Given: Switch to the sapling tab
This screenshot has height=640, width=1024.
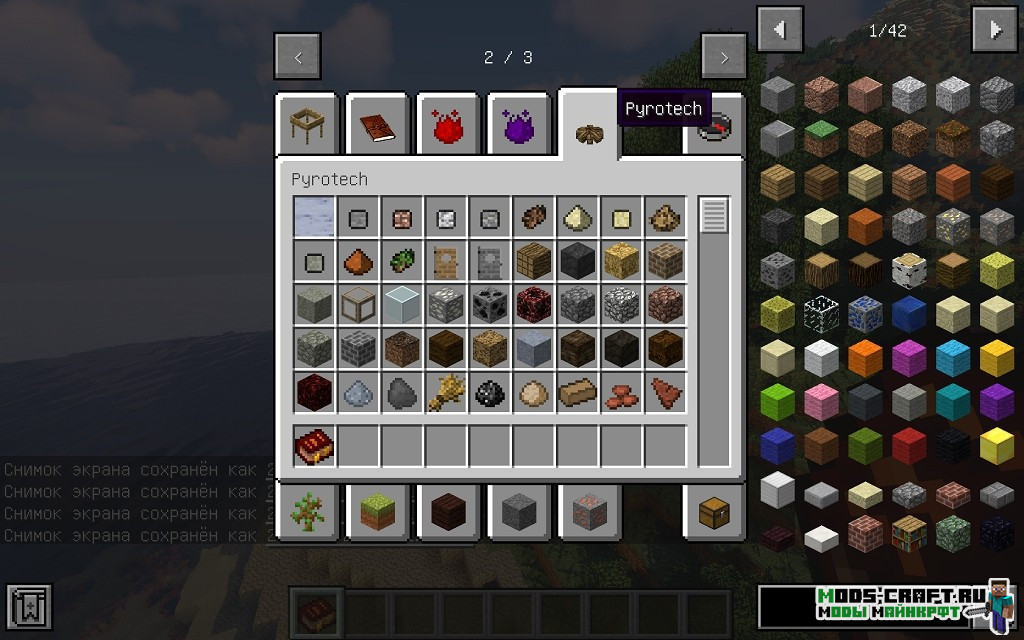Looking at the screenshot, I should pos(307,512).
